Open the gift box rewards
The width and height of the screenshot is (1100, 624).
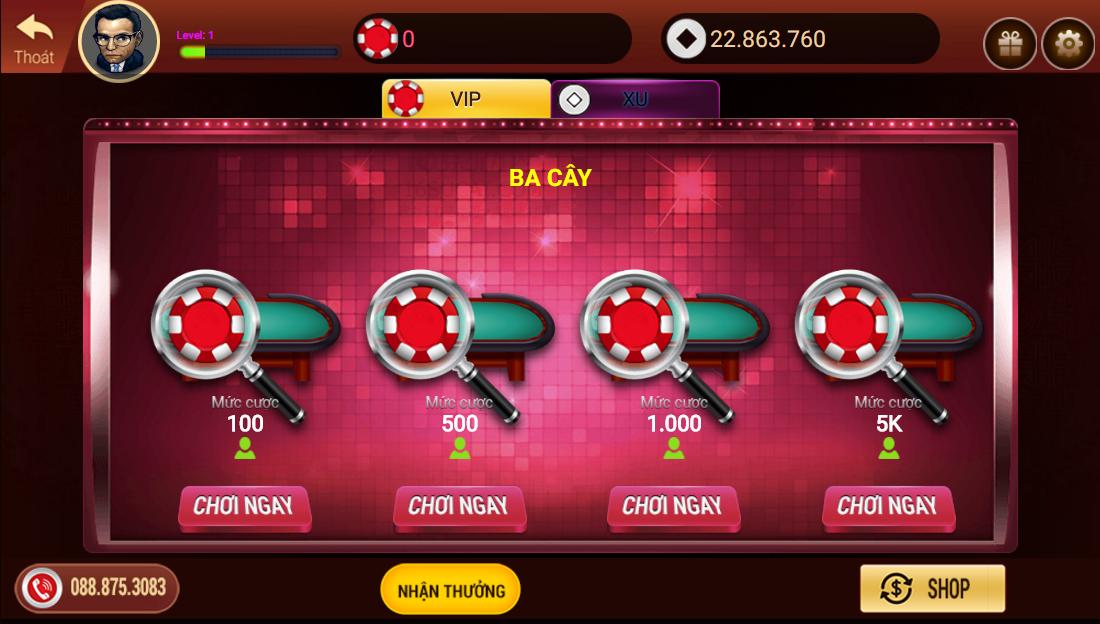(x=1009, y=44)
